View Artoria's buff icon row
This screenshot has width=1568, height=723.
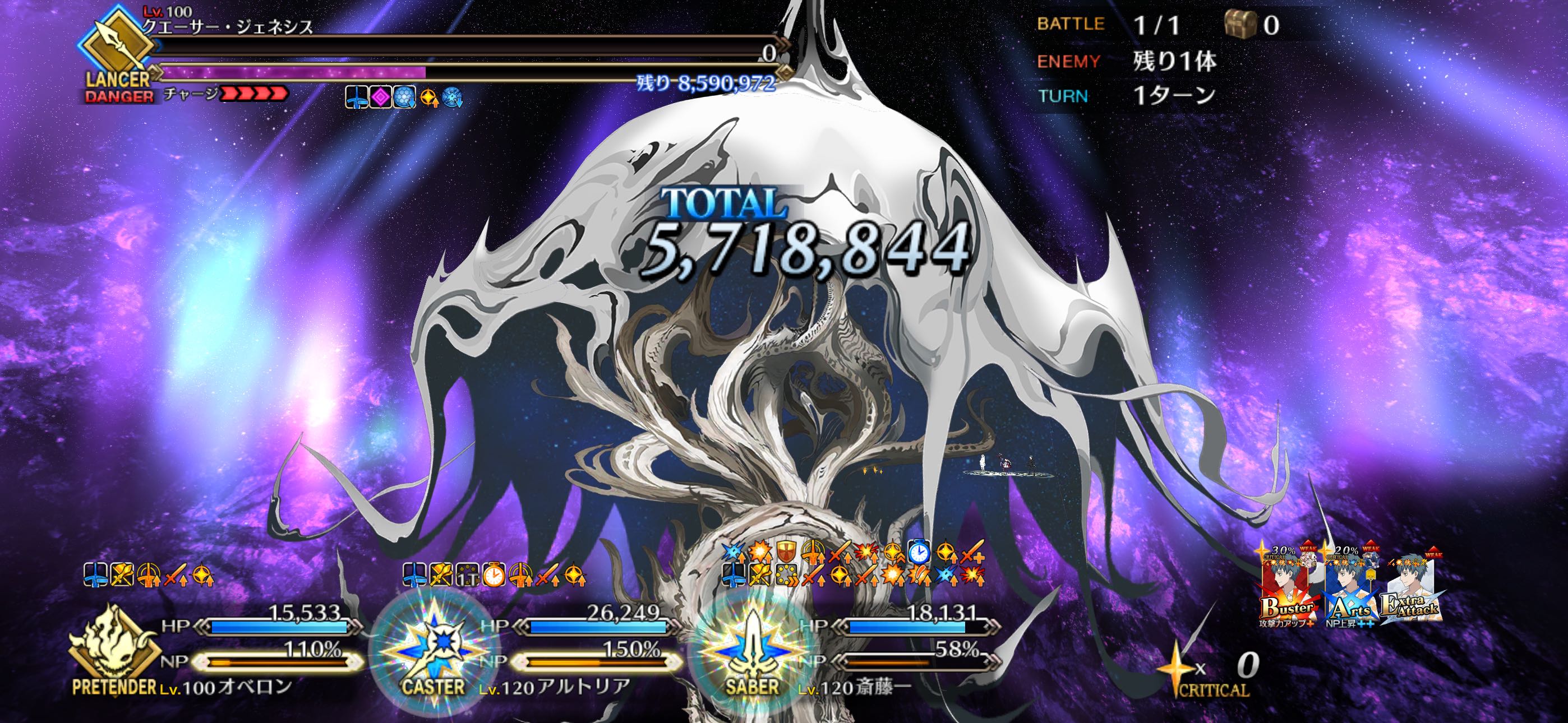tap(494, 574)
